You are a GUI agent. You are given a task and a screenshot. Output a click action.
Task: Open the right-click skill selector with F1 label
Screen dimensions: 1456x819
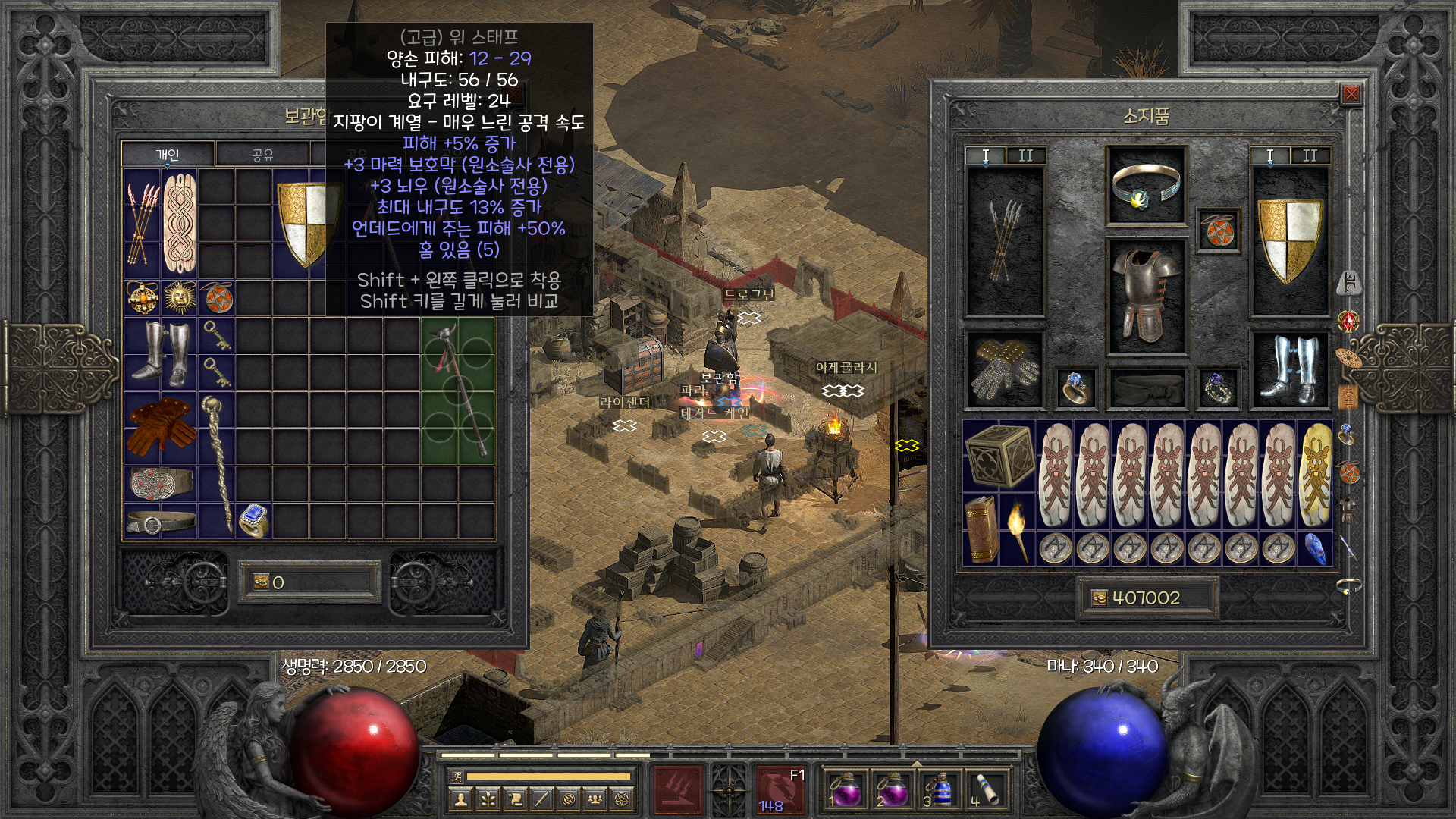click(x=781, y=789)
